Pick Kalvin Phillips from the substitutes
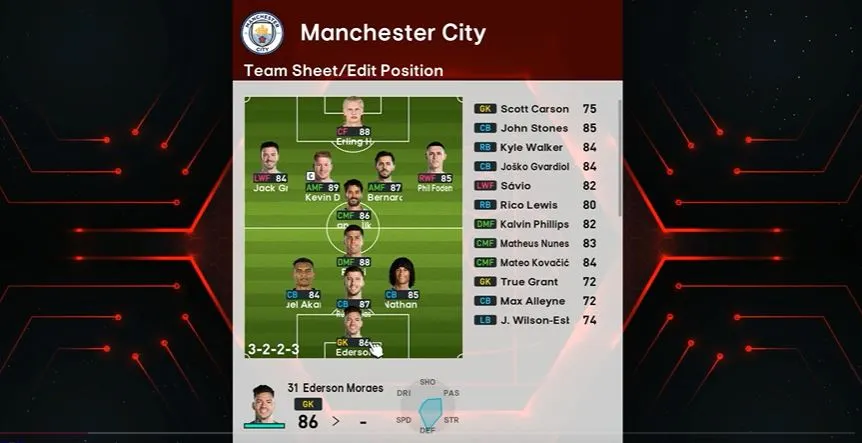The width and height of the screenshot is (862, 443). click(x=535, y=224)
